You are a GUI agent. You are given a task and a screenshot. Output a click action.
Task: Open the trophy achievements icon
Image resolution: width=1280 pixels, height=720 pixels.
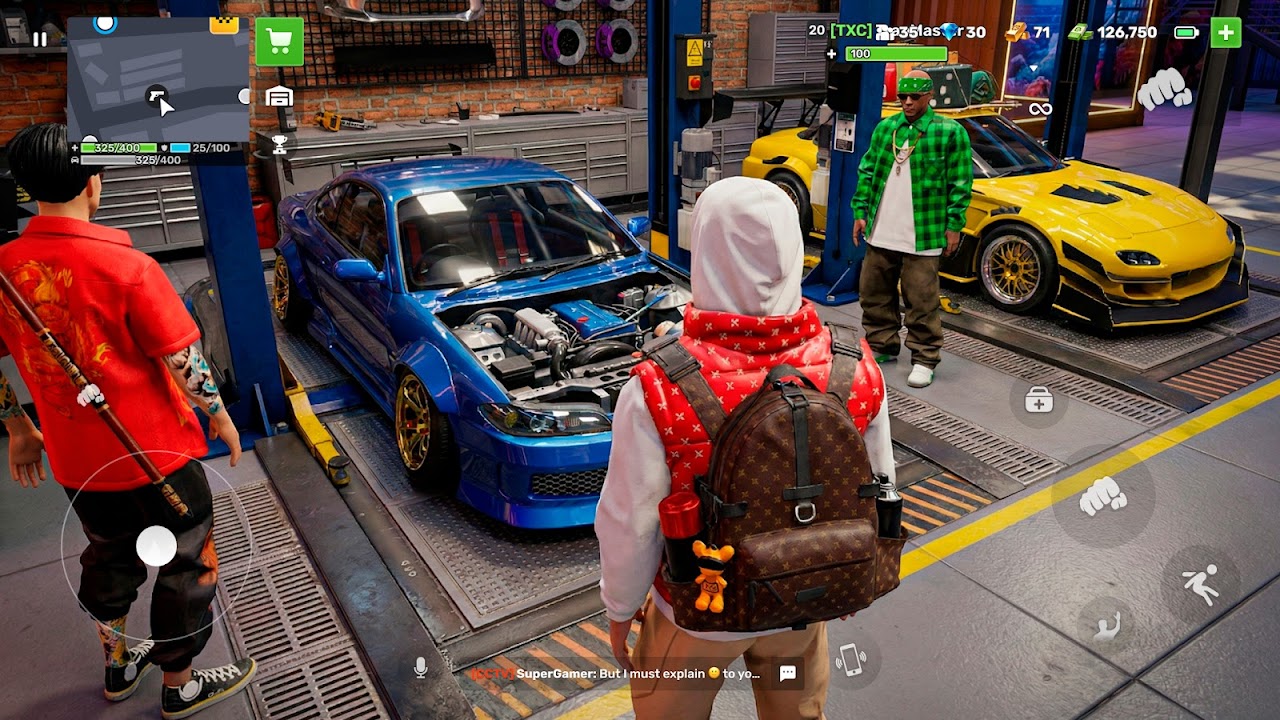[x=279, y=145]
